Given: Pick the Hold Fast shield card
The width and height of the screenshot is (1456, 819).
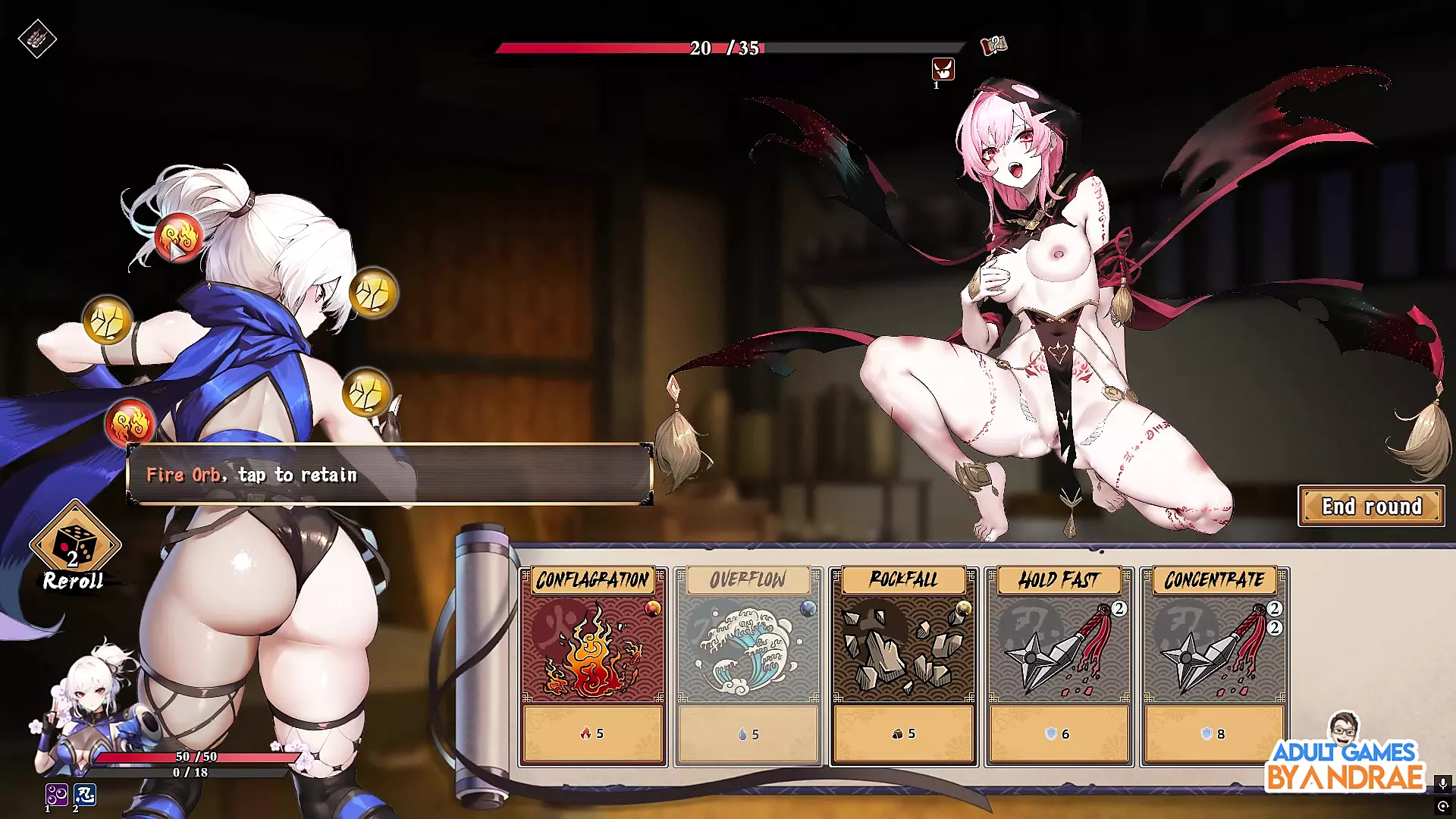Looking at the screenshot, I should [1059, 666].
